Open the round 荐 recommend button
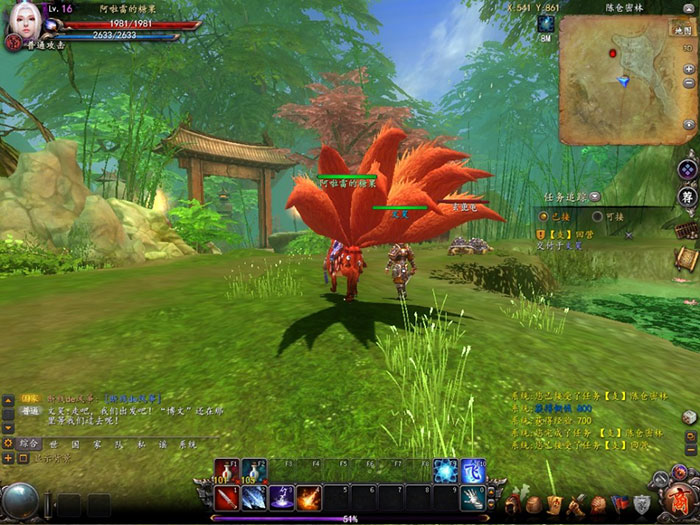Viewport: 700px width, 525px height. (687, 196)
